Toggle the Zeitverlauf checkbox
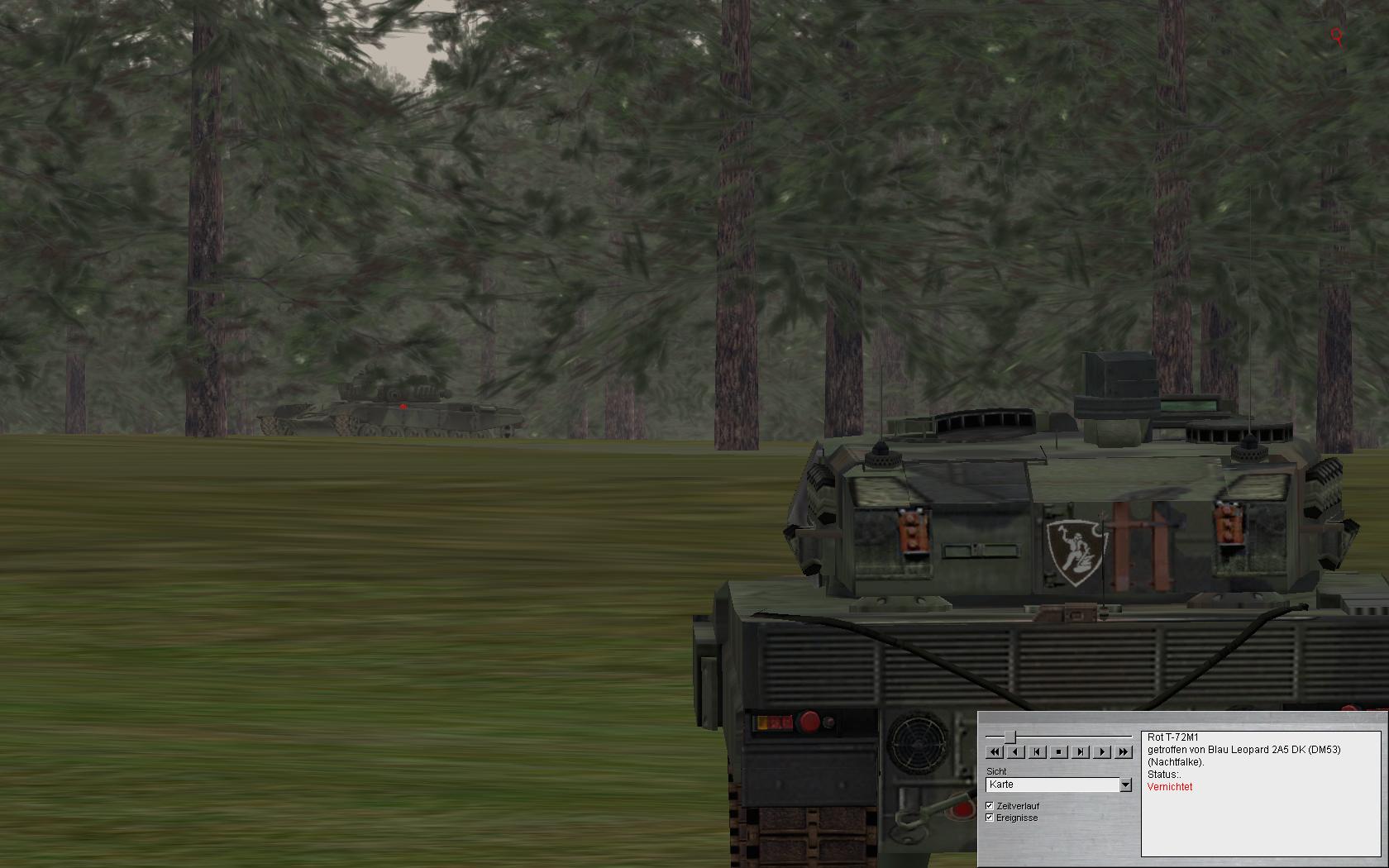This screenshot has width=1389, height=868. click(990, 805)
